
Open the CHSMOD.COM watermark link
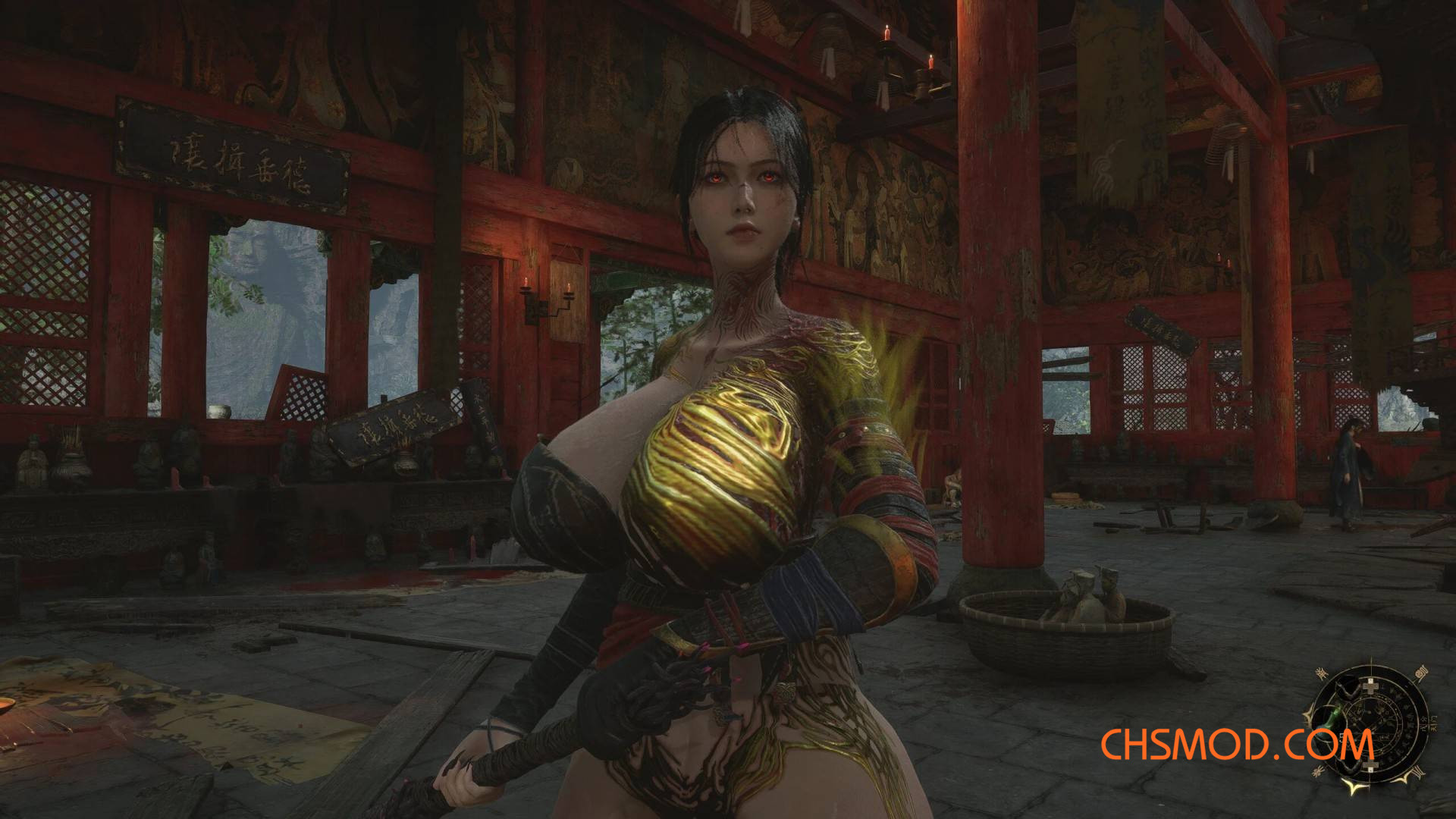1236,745
